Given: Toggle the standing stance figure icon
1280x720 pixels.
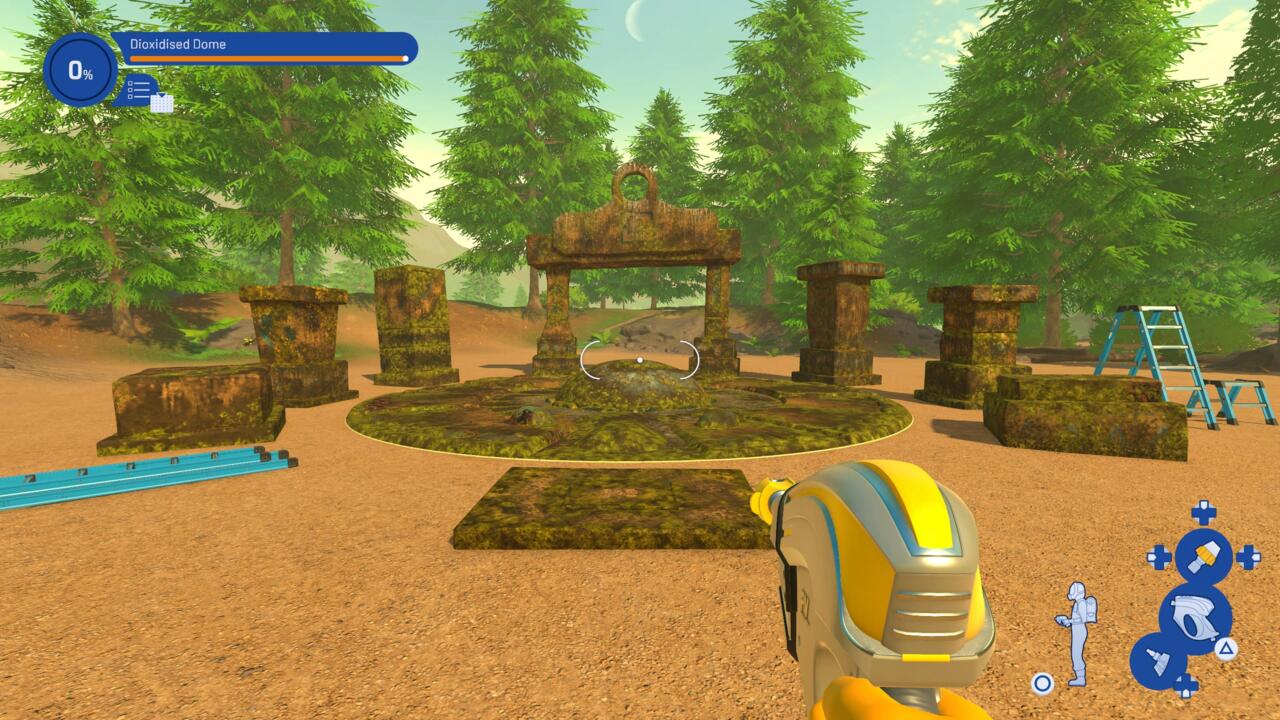Looking at the screenshot, I should click(x=1076, y=632).
